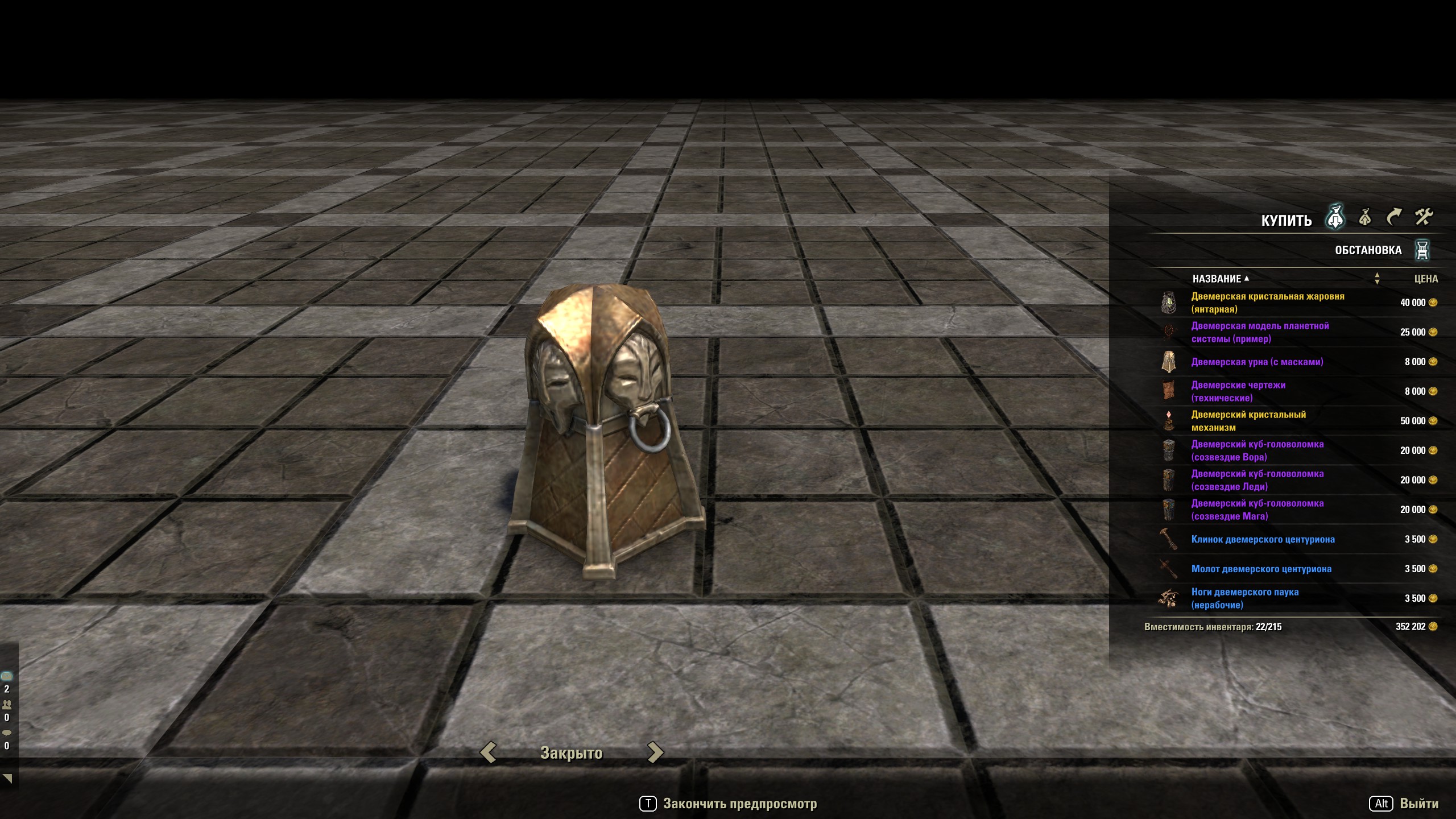Viewport: 1456px width, 819px height.
Task: Choose the puzzle cube (созвездие Мага)
Action: (x=1257, y=510)
